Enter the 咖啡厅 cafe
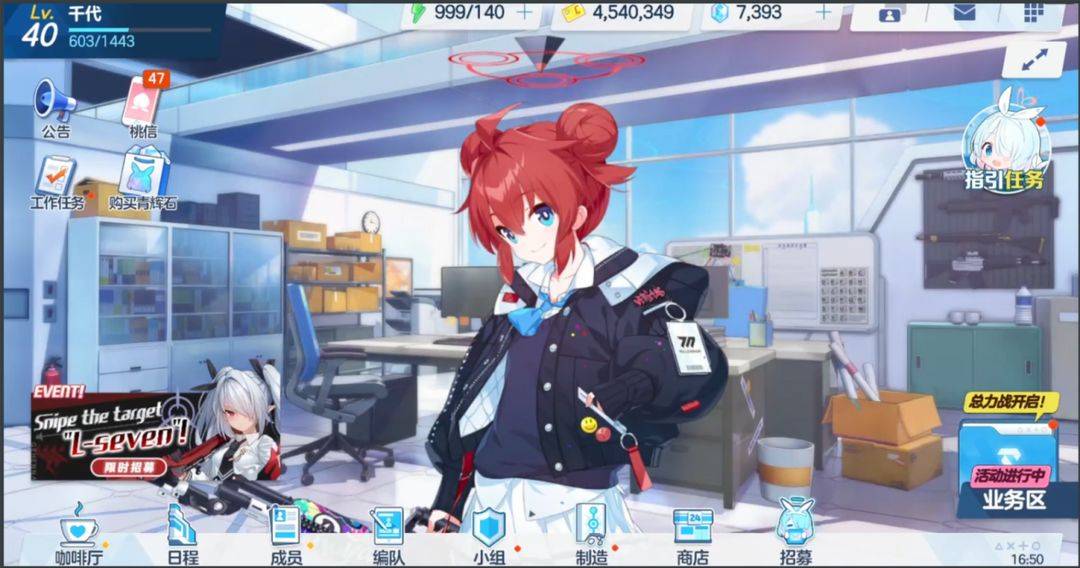 80,535
